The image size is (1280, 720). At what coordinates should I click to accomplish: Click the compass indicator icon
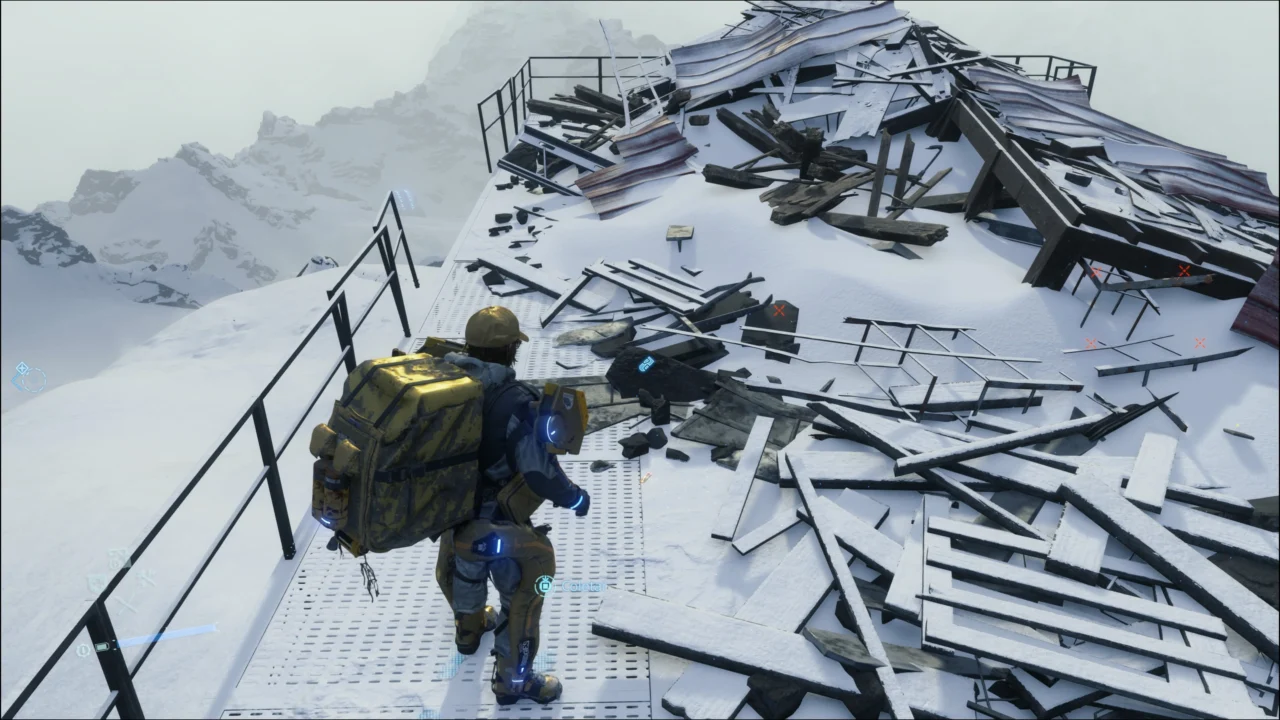pos(29,376)
